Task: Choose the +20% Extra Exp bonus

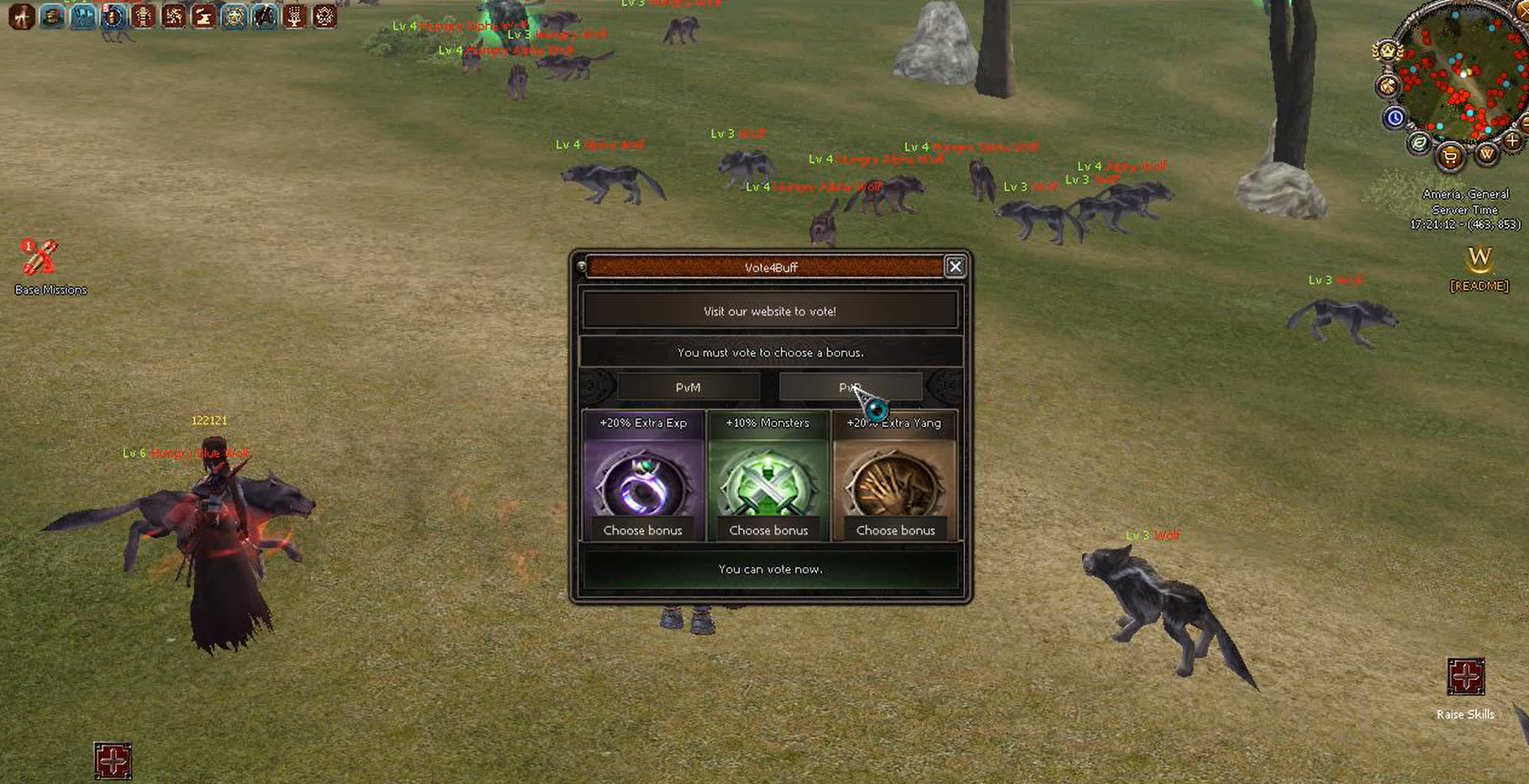Action: 643,530
